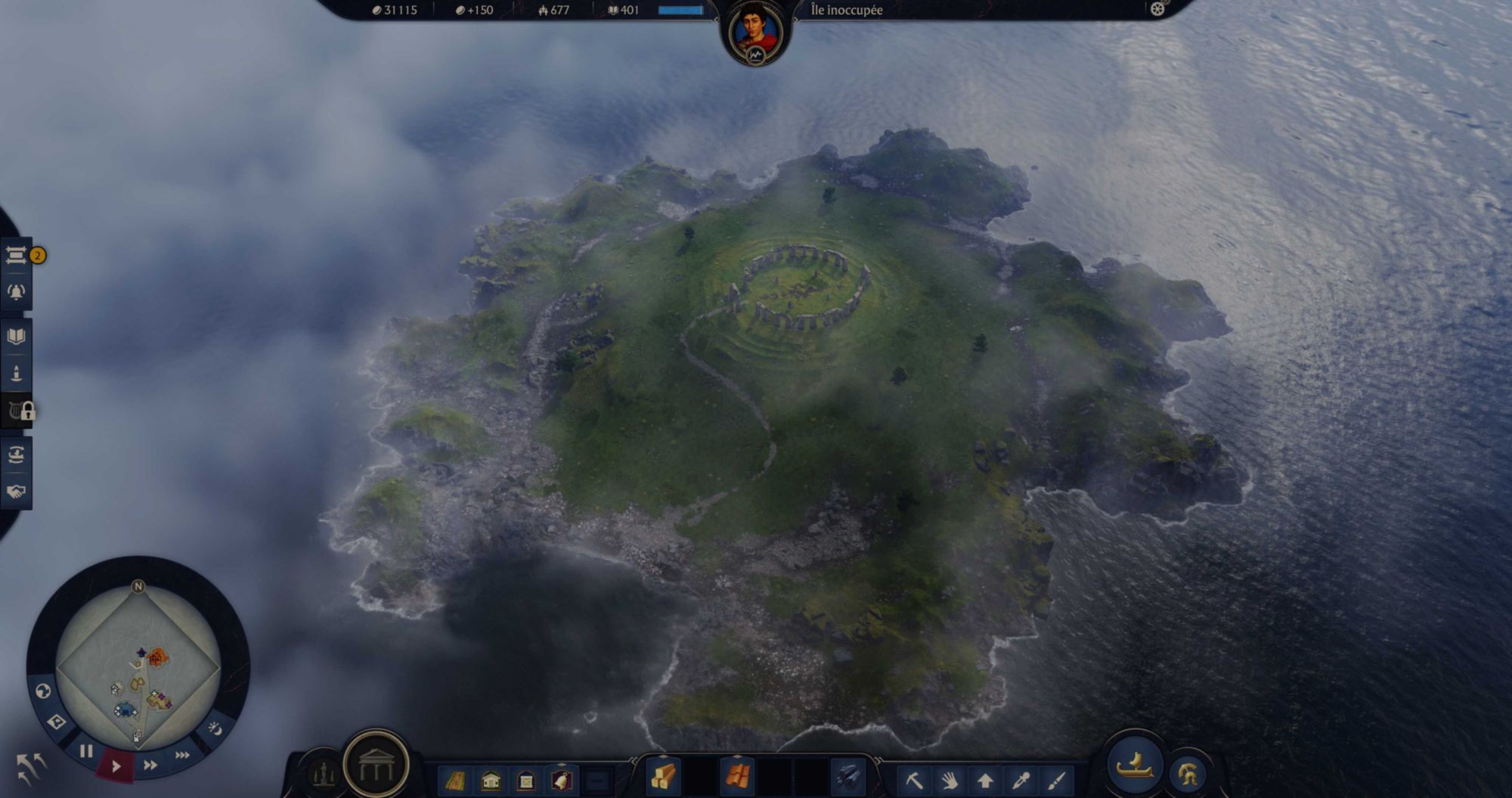The image size is (1512, 798).
Task: Open the world map globe button
Action: [43, 691]
